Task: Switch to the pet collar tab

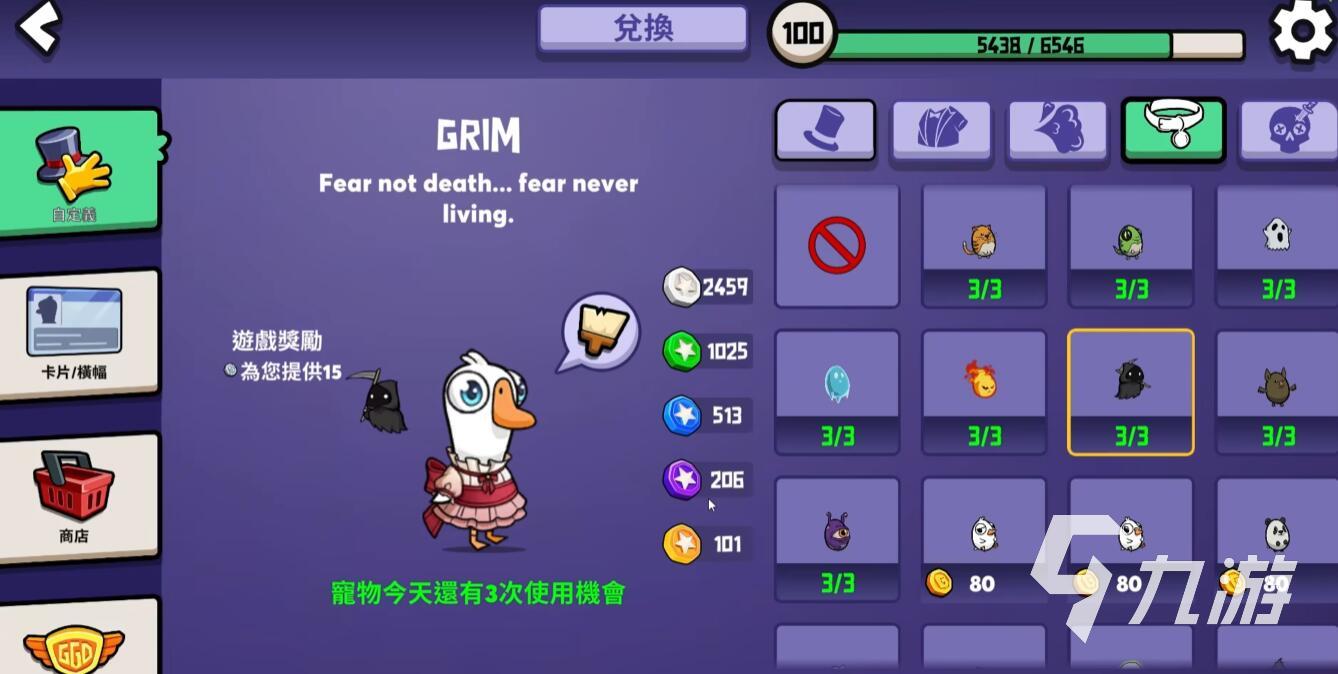Action: pos(1173,130)
